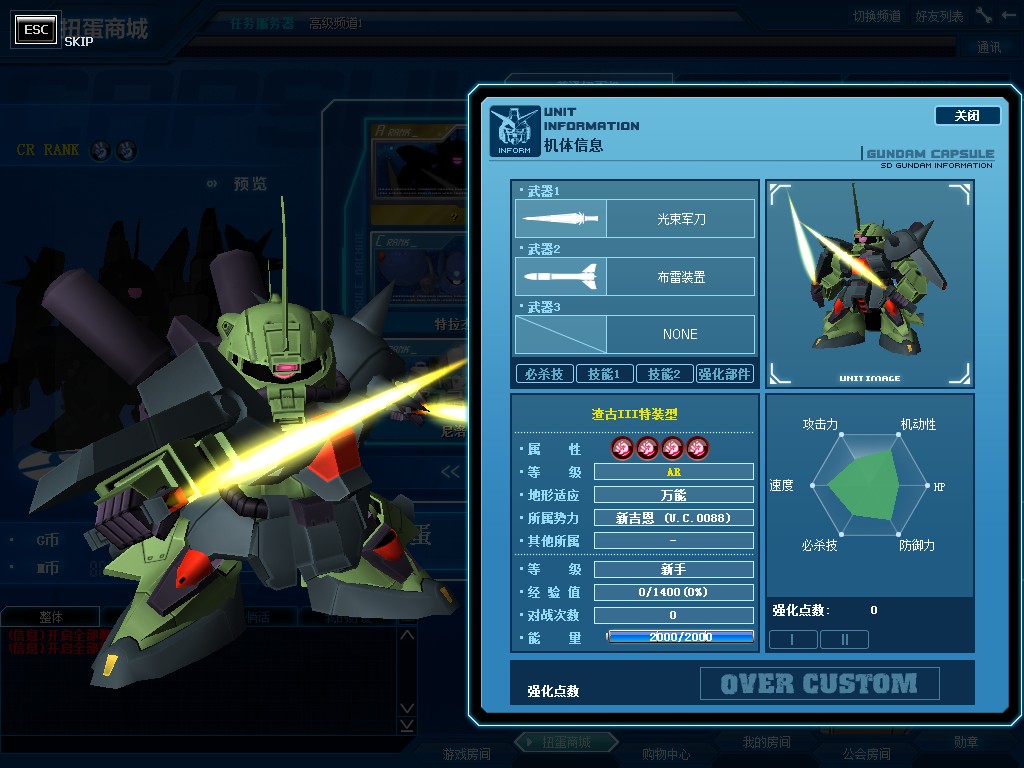The image size is (1024, 768).
Task: Skip the capsule animation with ESC SKIP
Action: click(x=36, y=30)
